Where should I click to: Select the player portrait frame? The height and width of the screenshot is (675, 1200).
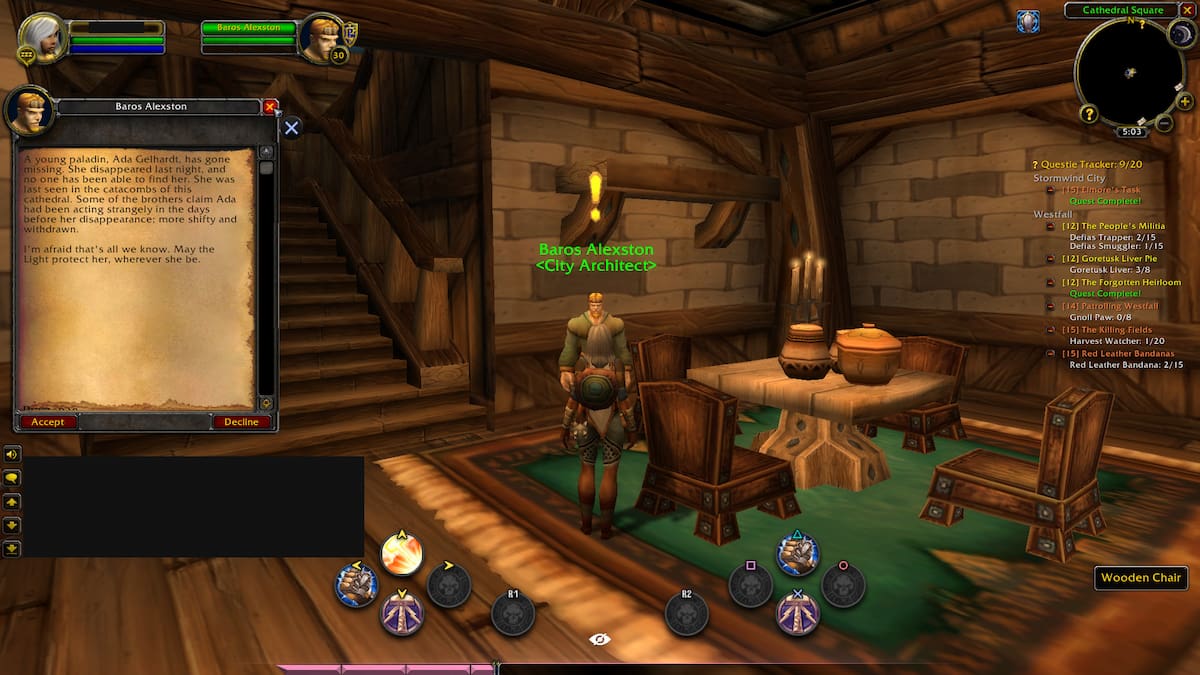pos(42,36)
